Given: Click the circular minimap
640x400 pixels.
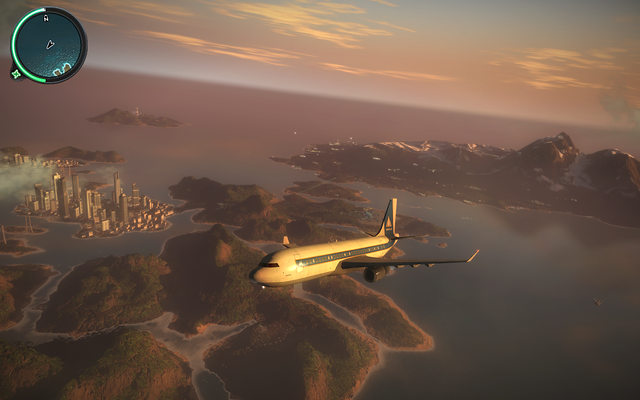Looking at the screenshot, I should (49, 45).
